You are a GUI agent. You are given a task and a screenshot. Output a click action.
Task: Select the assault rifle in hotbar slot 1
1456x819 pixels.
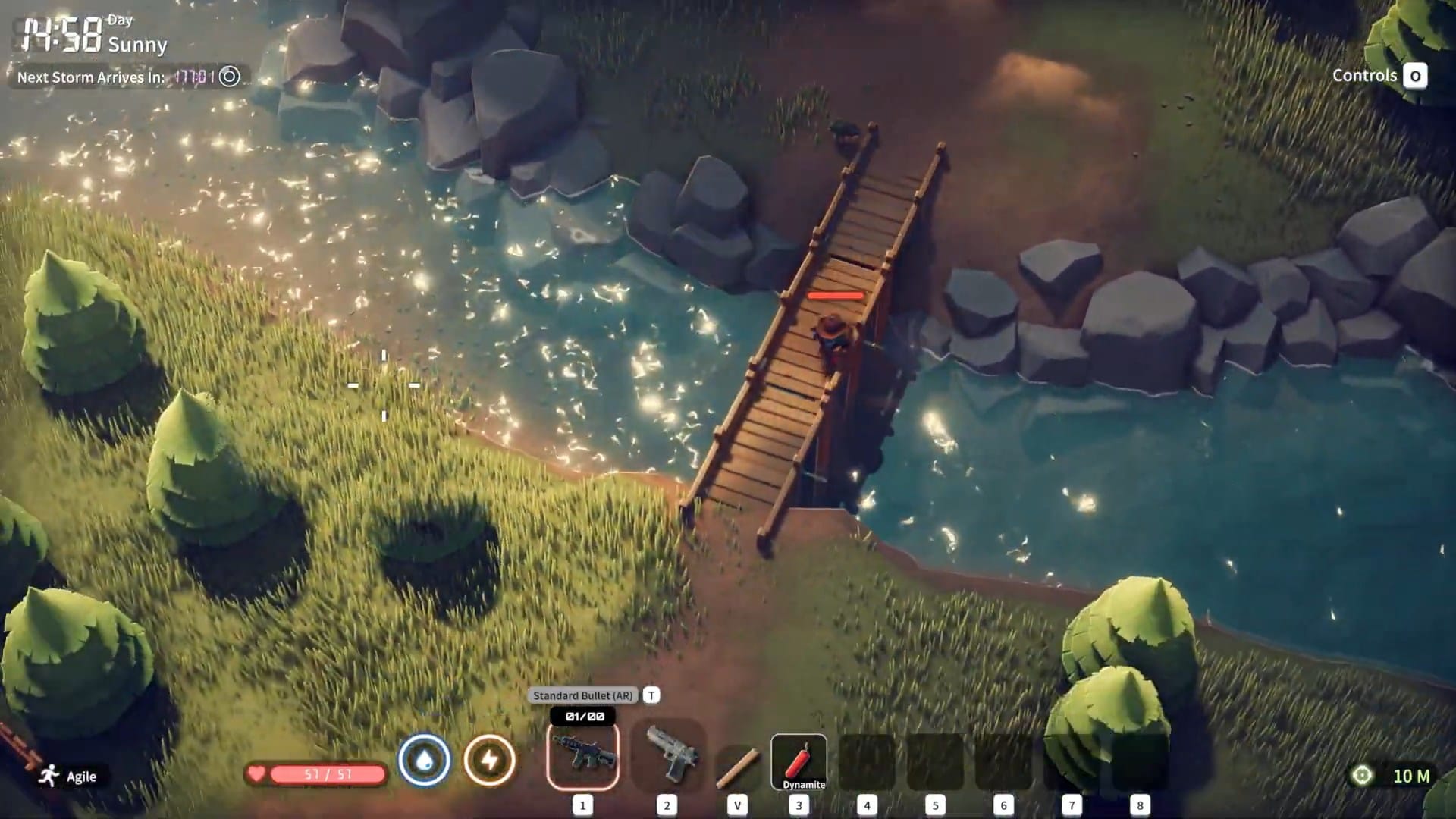coord(582,757)
